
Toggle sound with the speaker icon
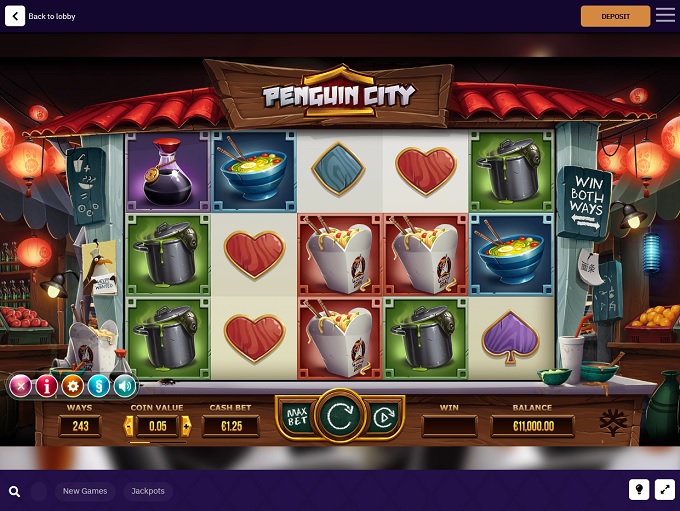click(124, 386)
